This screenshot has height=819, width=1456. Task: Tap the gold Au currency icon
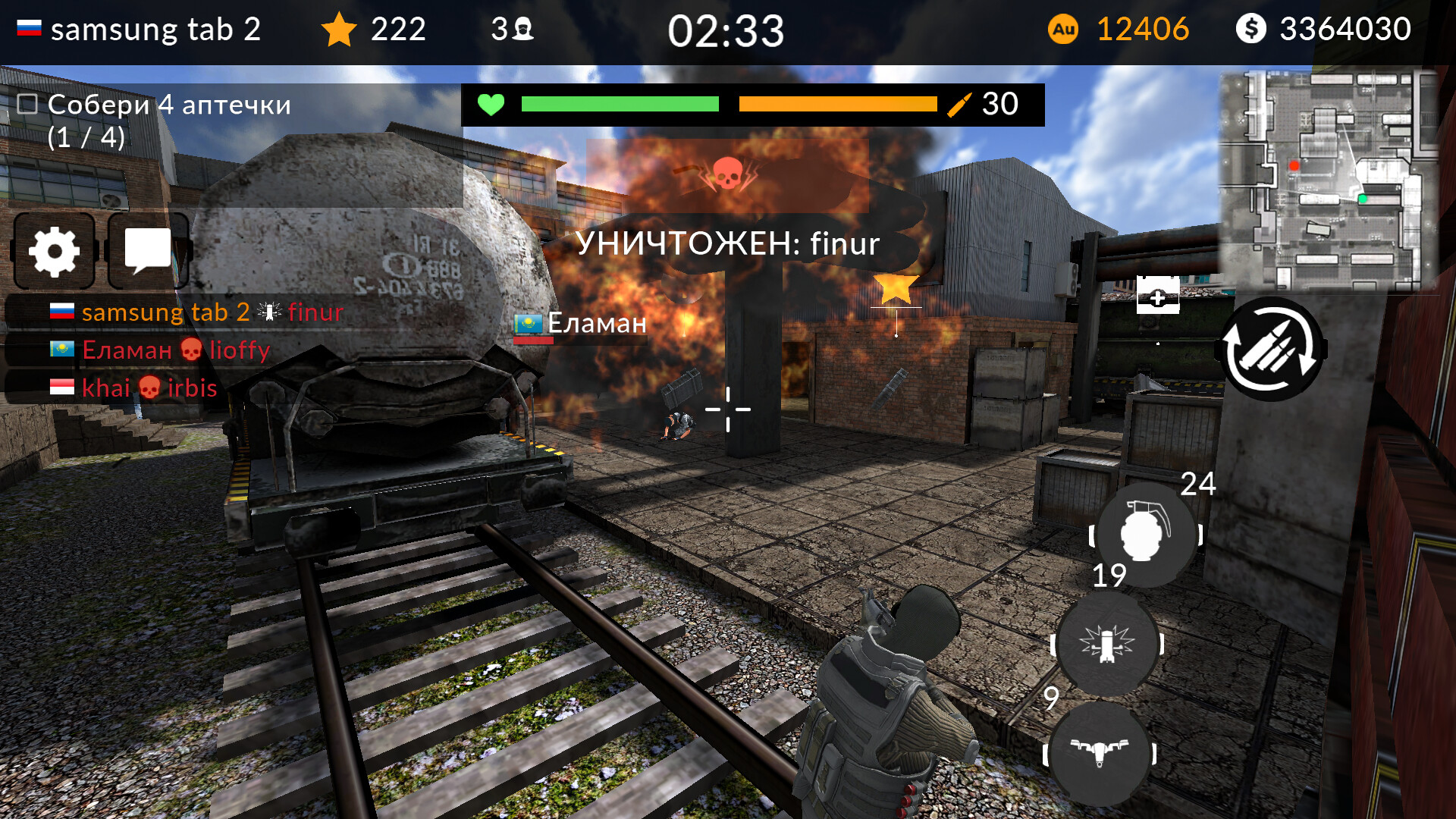1063,29
